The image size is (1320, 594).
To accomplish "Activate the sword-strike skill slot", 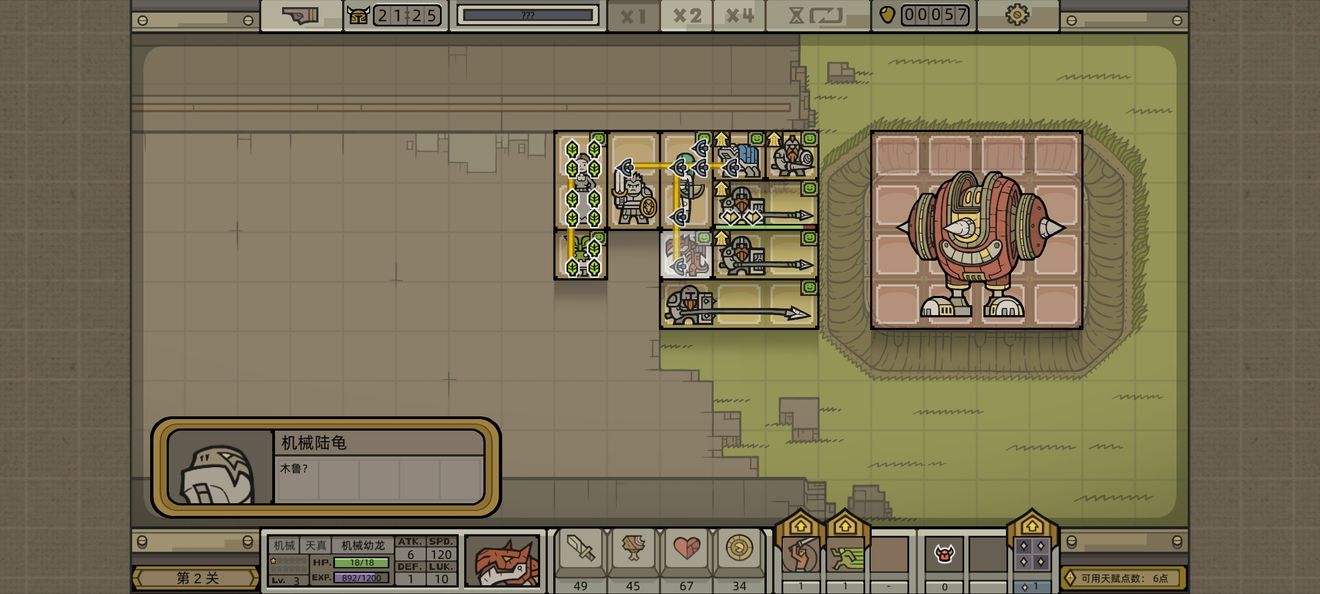I will [x=800, y=554].
